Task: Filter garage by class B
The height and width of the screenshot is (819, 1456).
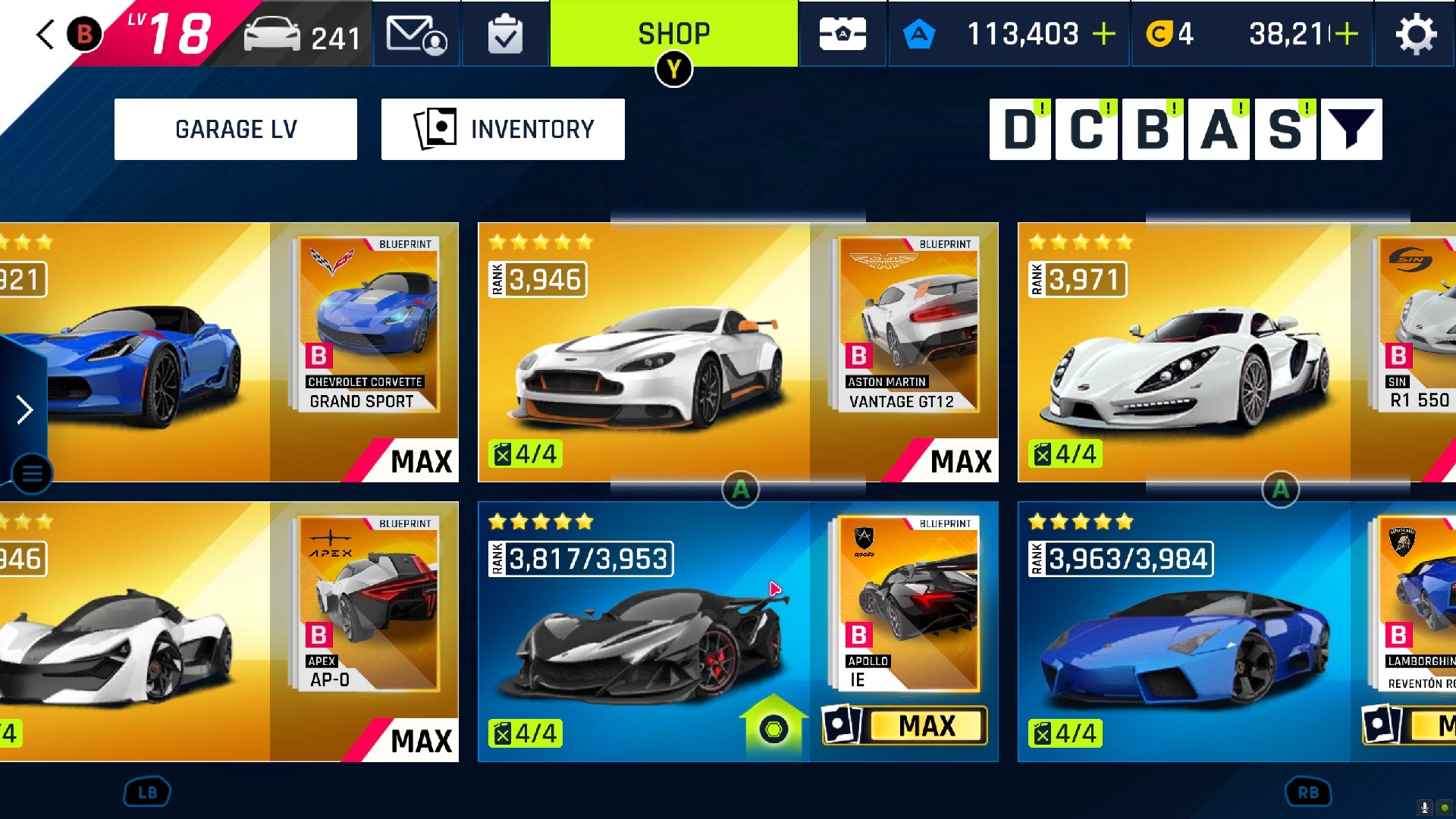Action: click(1153, 129)
